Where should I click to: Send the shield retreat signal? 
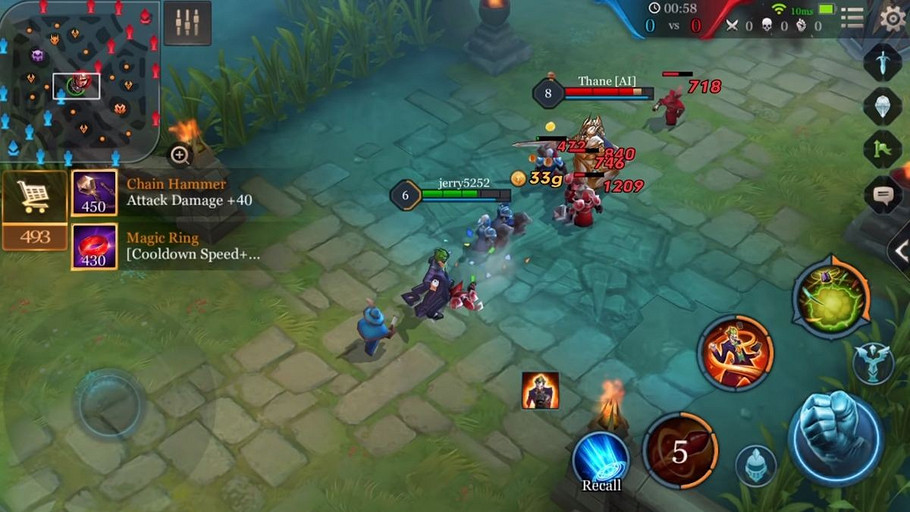pos(882,105)
